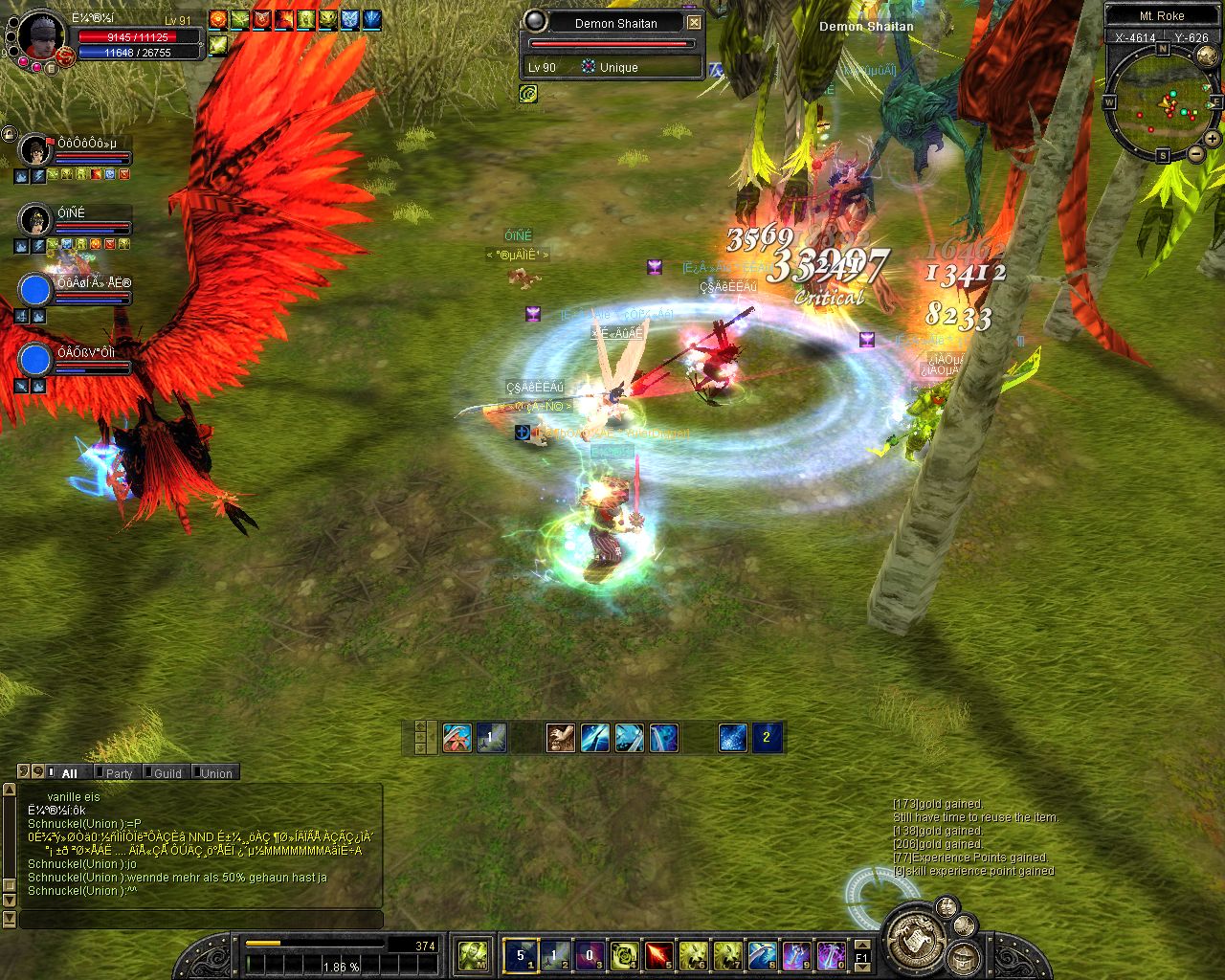The height and width of the screenshot is (980, 1225).
Task: Use the red flower blade skill
Action: point(457,738)
